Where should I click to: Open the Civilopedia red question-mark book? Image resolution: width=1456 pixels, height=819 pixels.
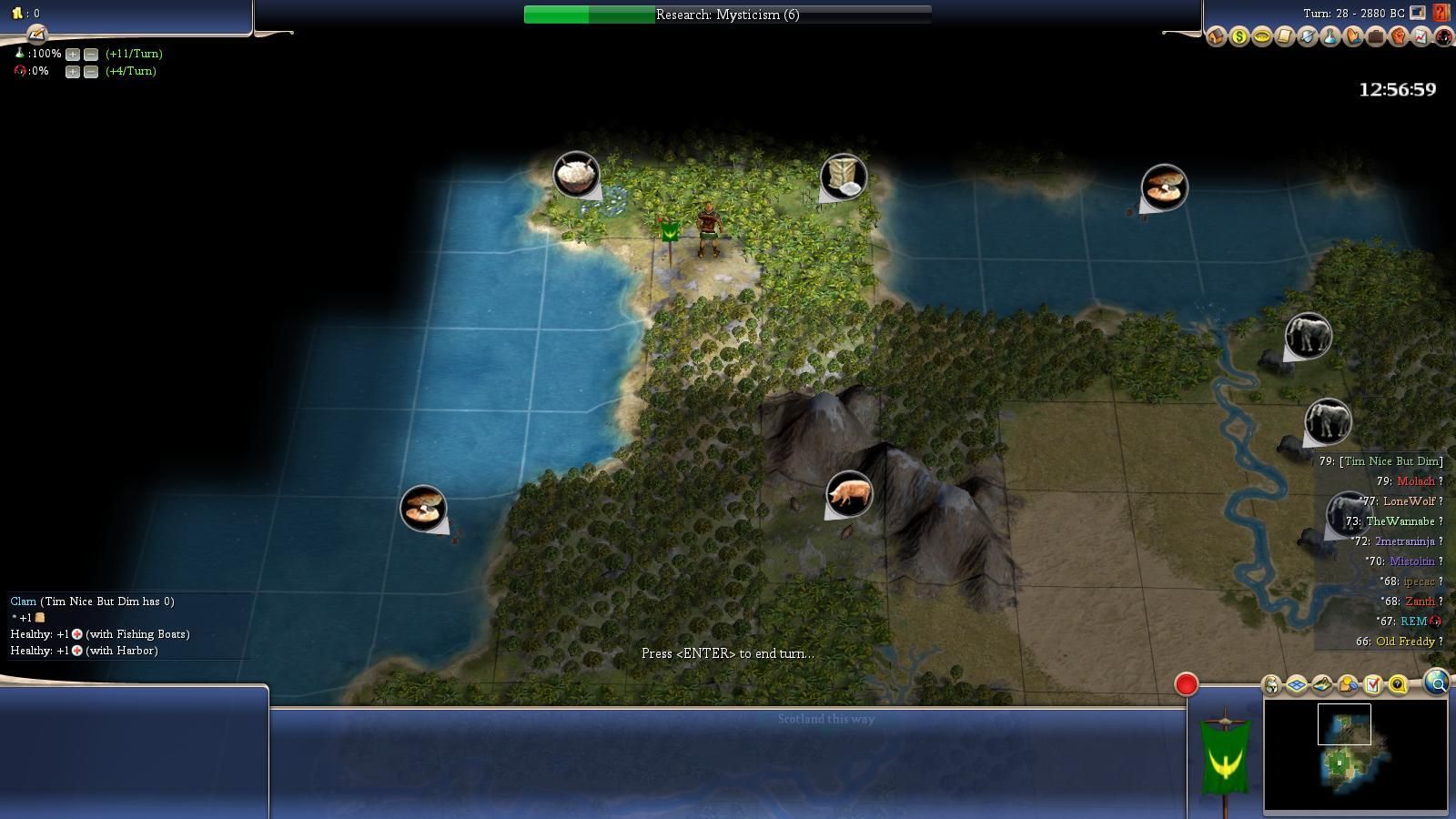(x=1441, y=13)
